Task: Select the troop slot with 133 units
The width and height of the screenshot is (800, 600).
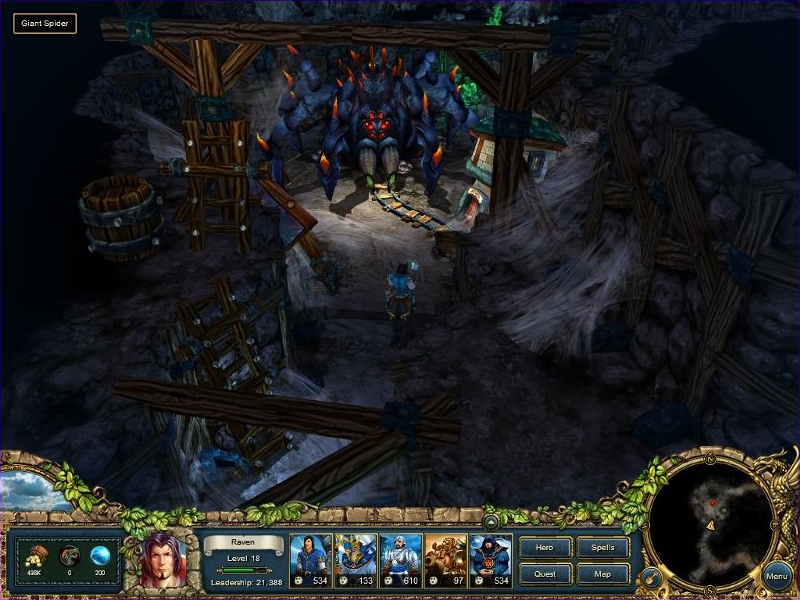Action: (355, 559)
